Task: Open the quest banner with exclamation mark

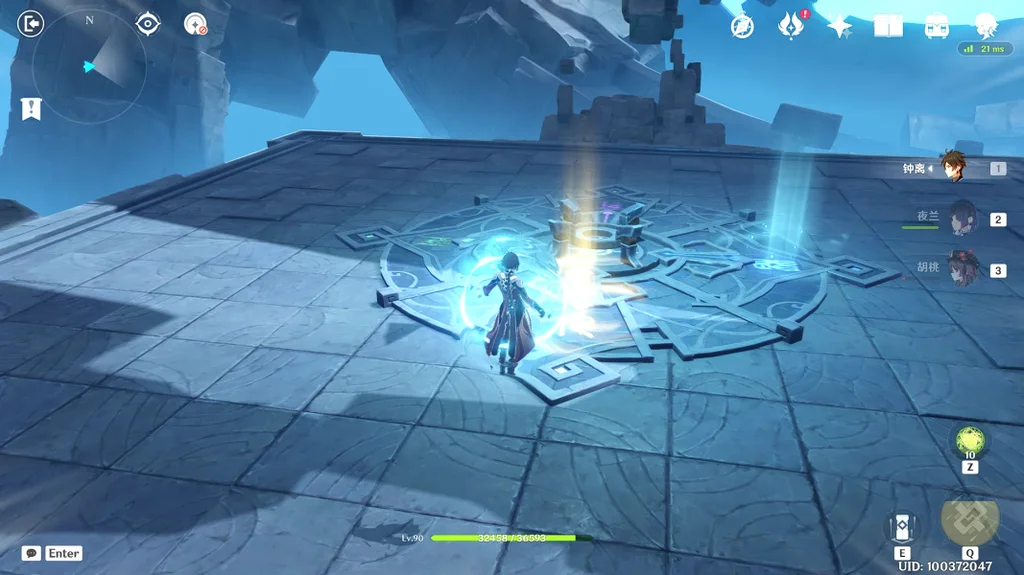Action: 31,109
